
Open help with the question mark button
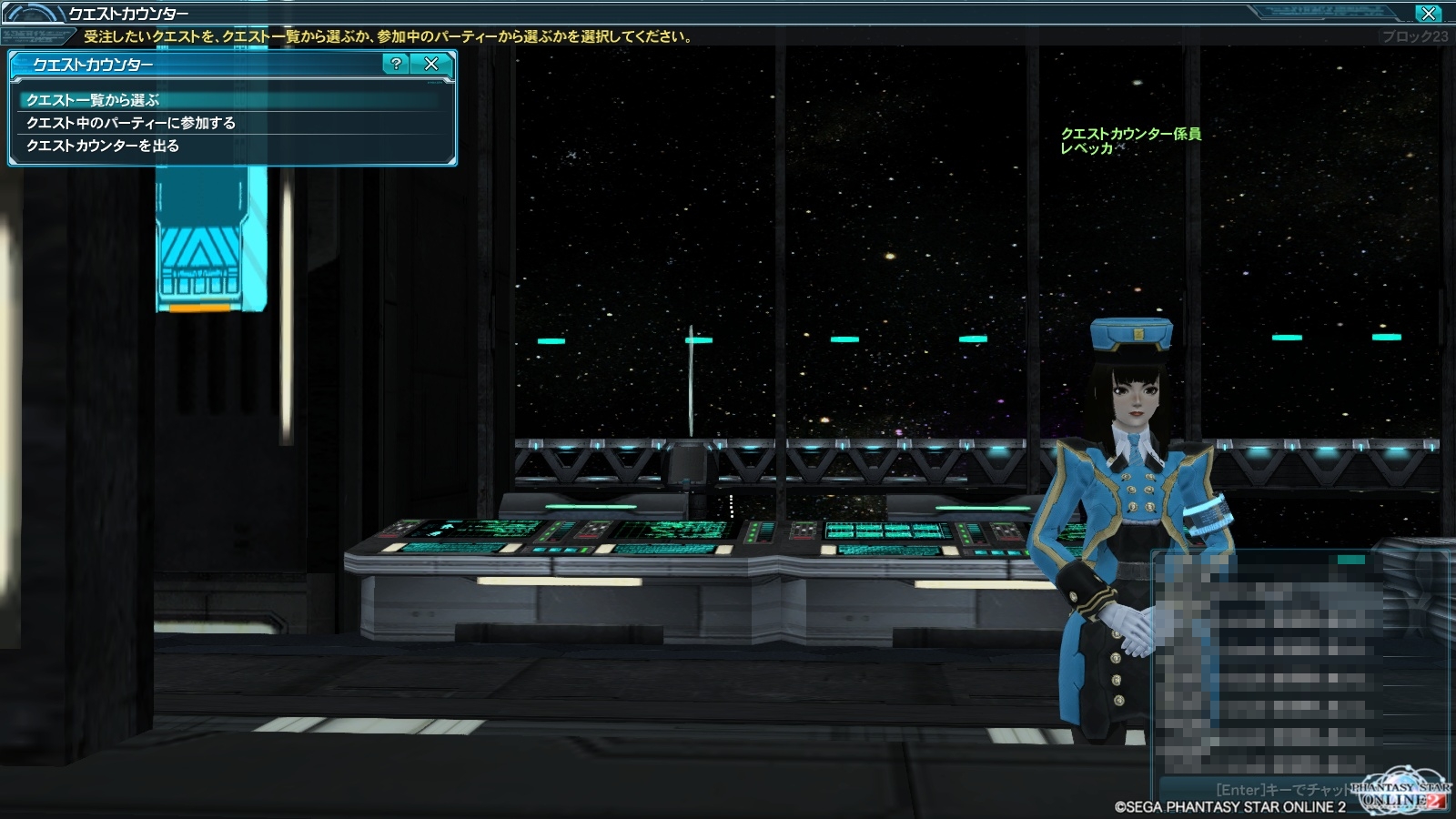[x=396, y=64]
